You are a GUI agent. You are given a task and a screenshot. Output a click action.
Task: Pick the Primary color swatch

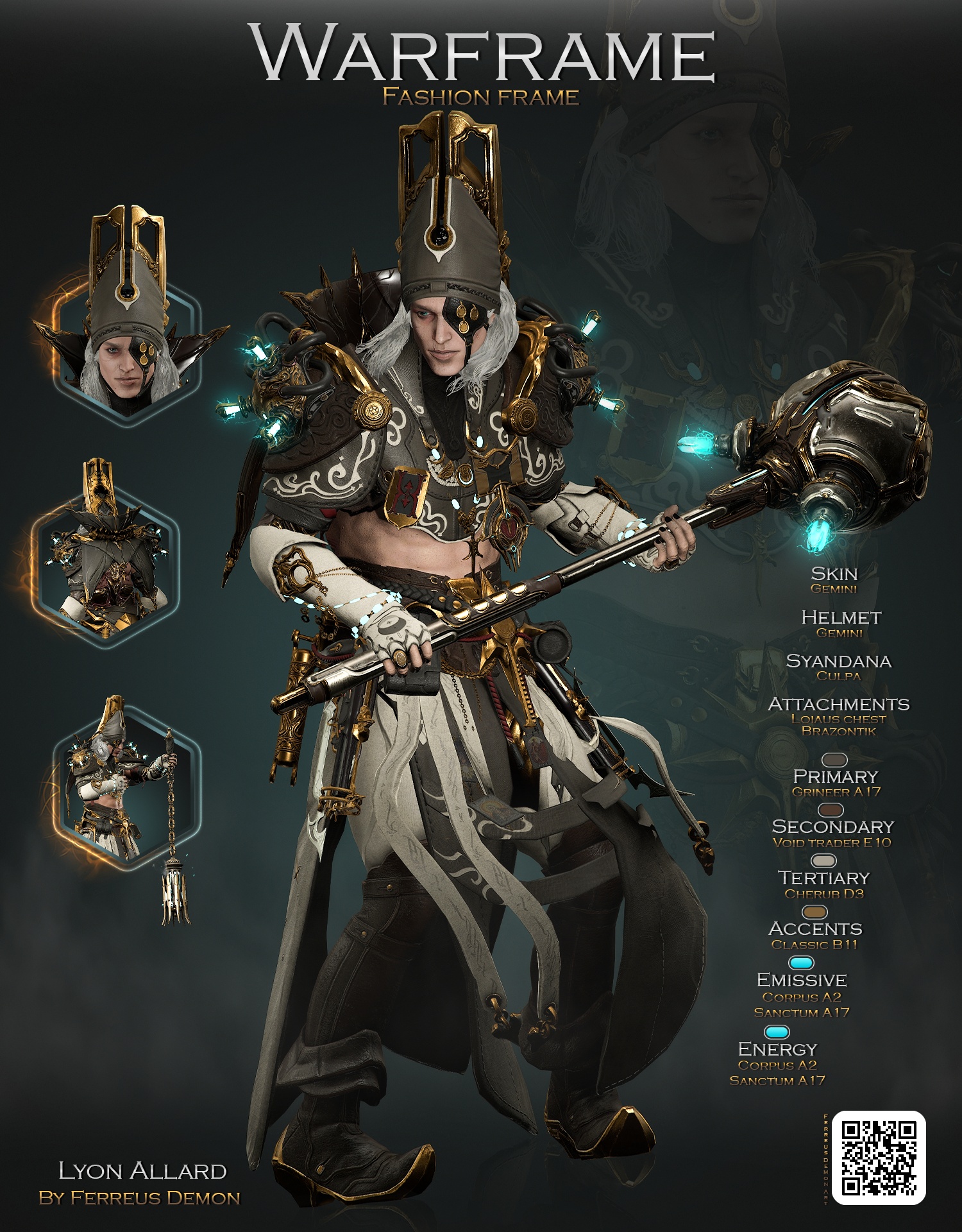(x=834, y=761)
